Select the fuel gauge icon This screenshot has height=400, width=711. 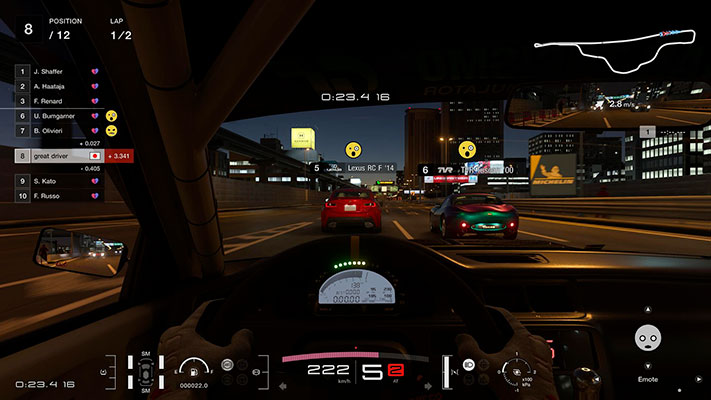193,368
